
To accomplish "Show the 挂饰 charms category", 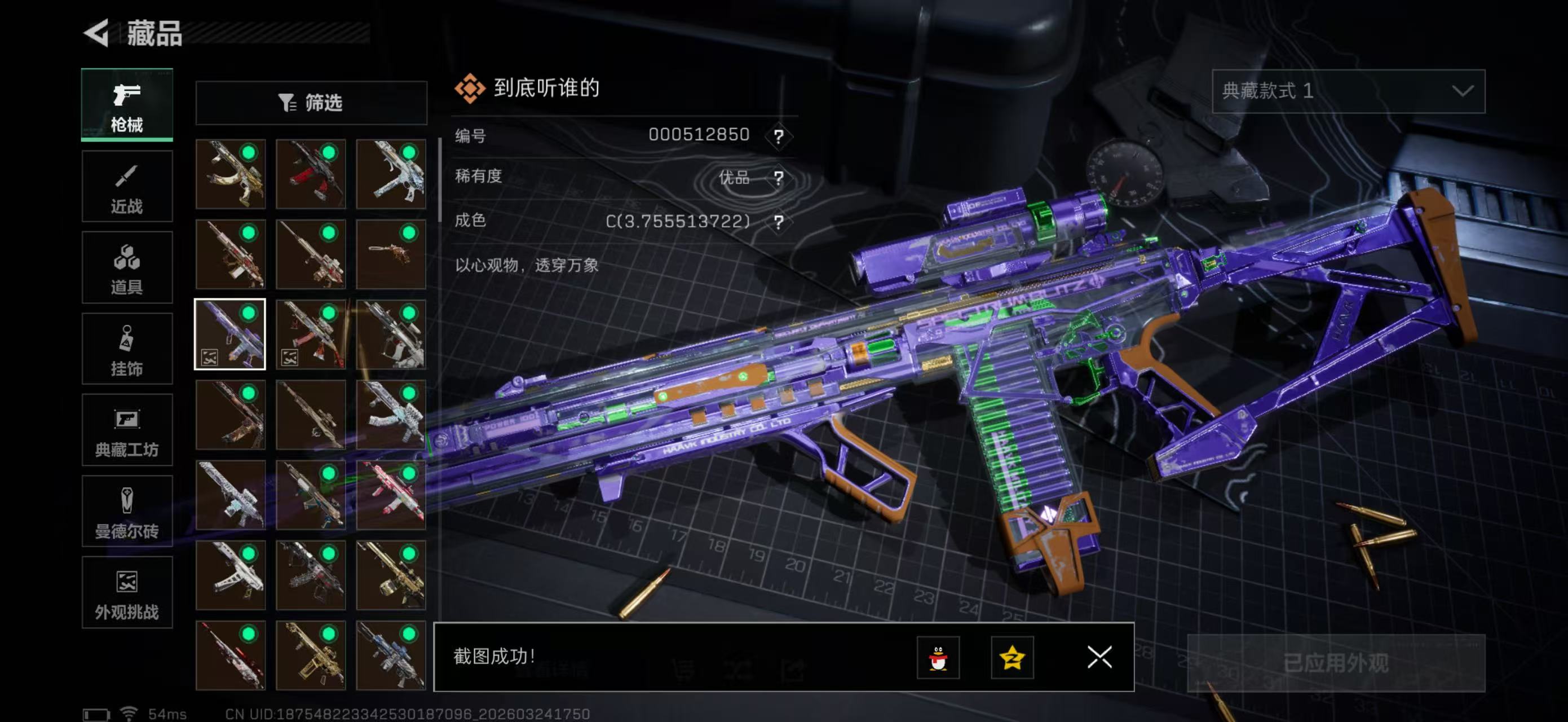I will coord(127,349).
